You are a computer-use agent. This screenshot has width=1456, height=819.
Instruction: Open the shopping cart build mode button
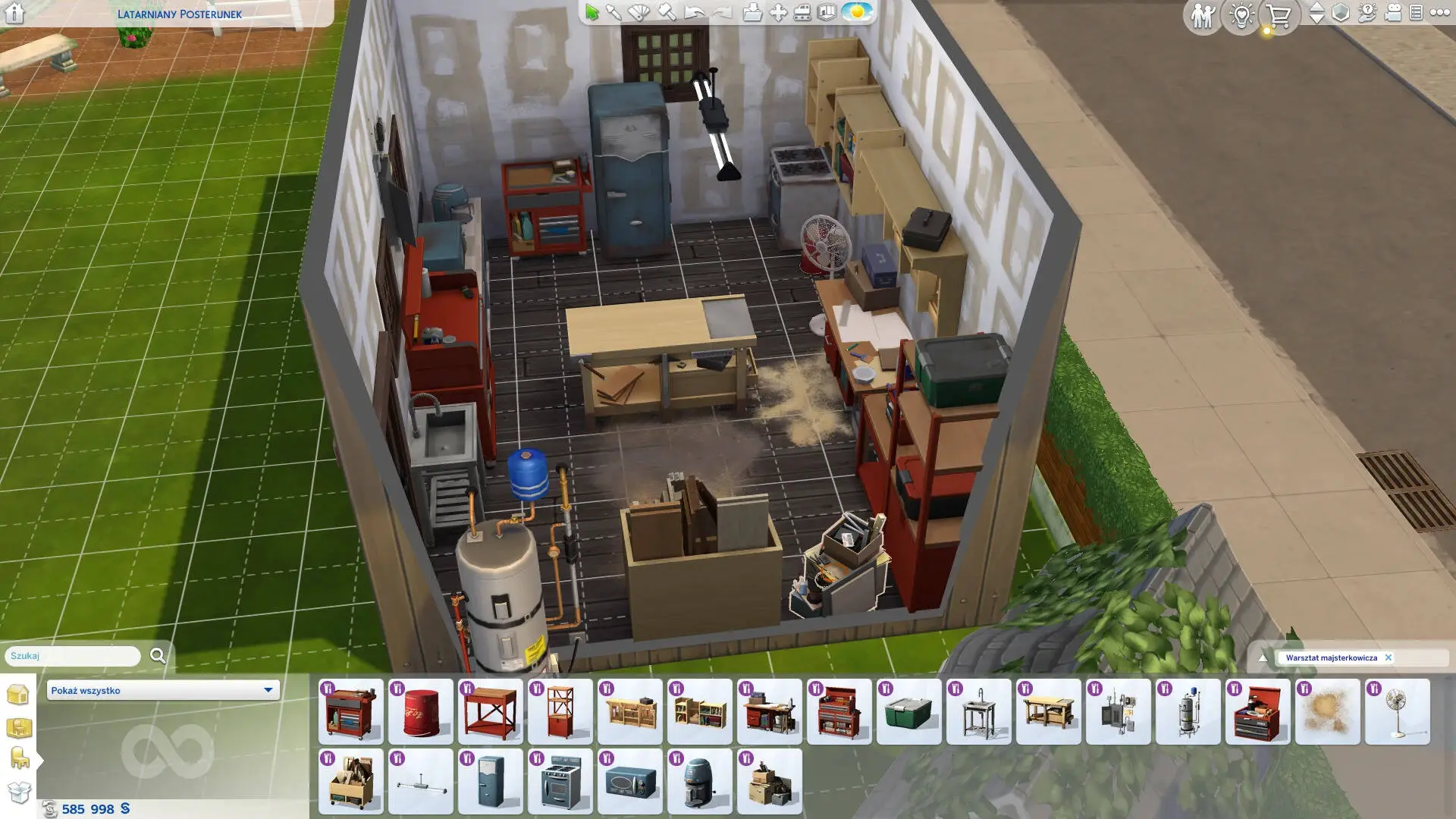(x=1279, y=15)
